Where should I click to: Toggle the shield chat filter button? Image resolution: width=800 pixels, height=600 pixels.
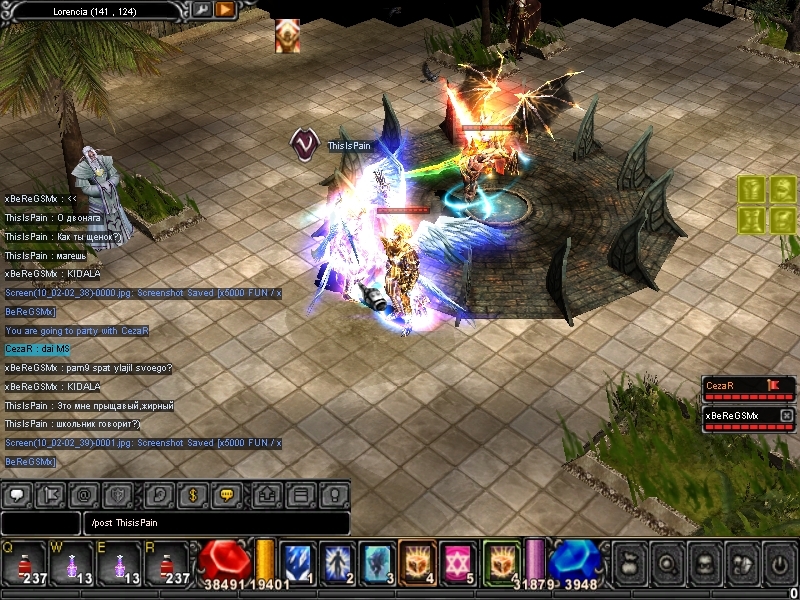coord(118,494)
